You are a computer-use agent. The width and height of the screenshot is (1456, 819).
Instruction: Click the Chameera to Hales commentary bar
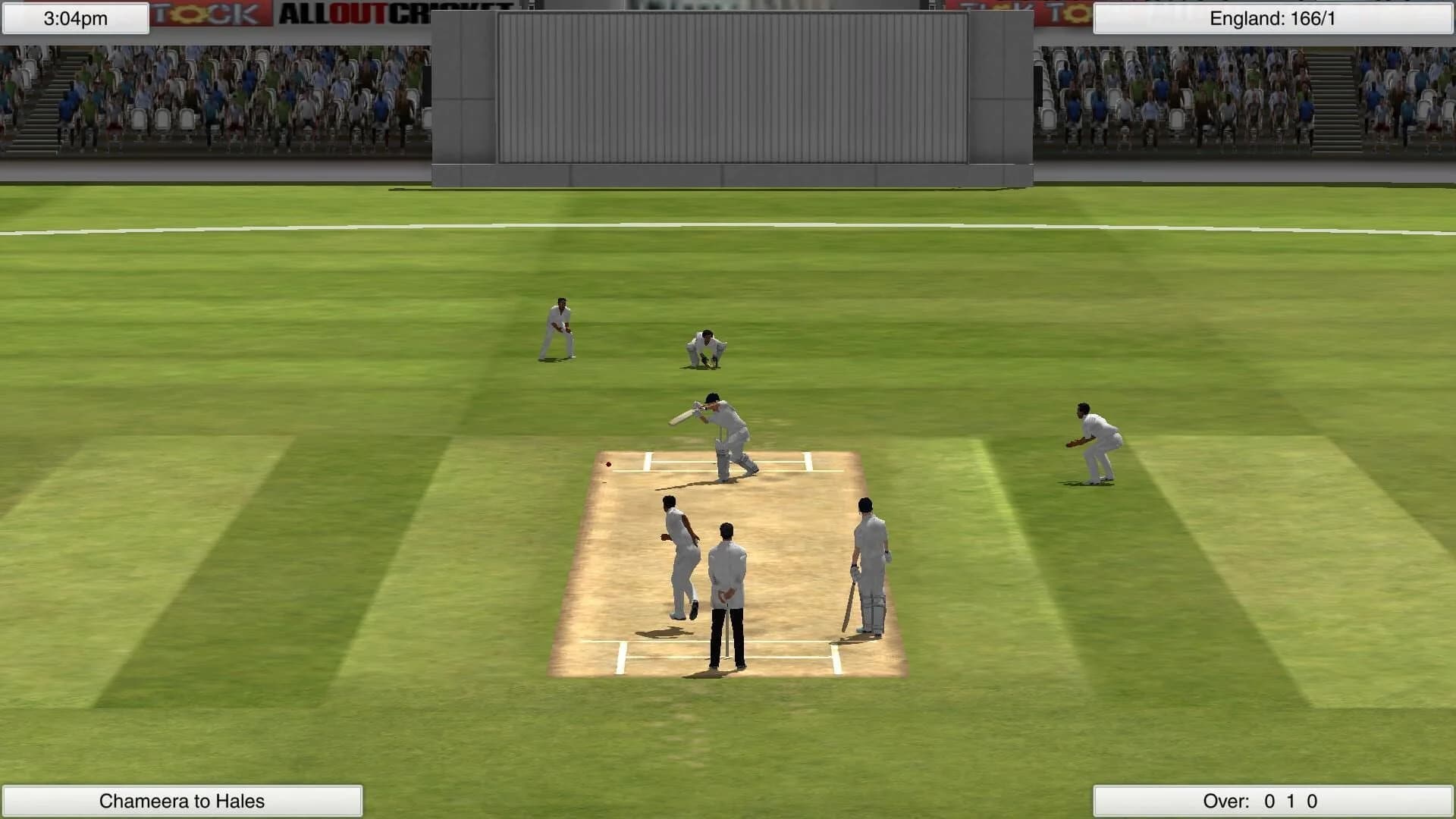(182, 799)
